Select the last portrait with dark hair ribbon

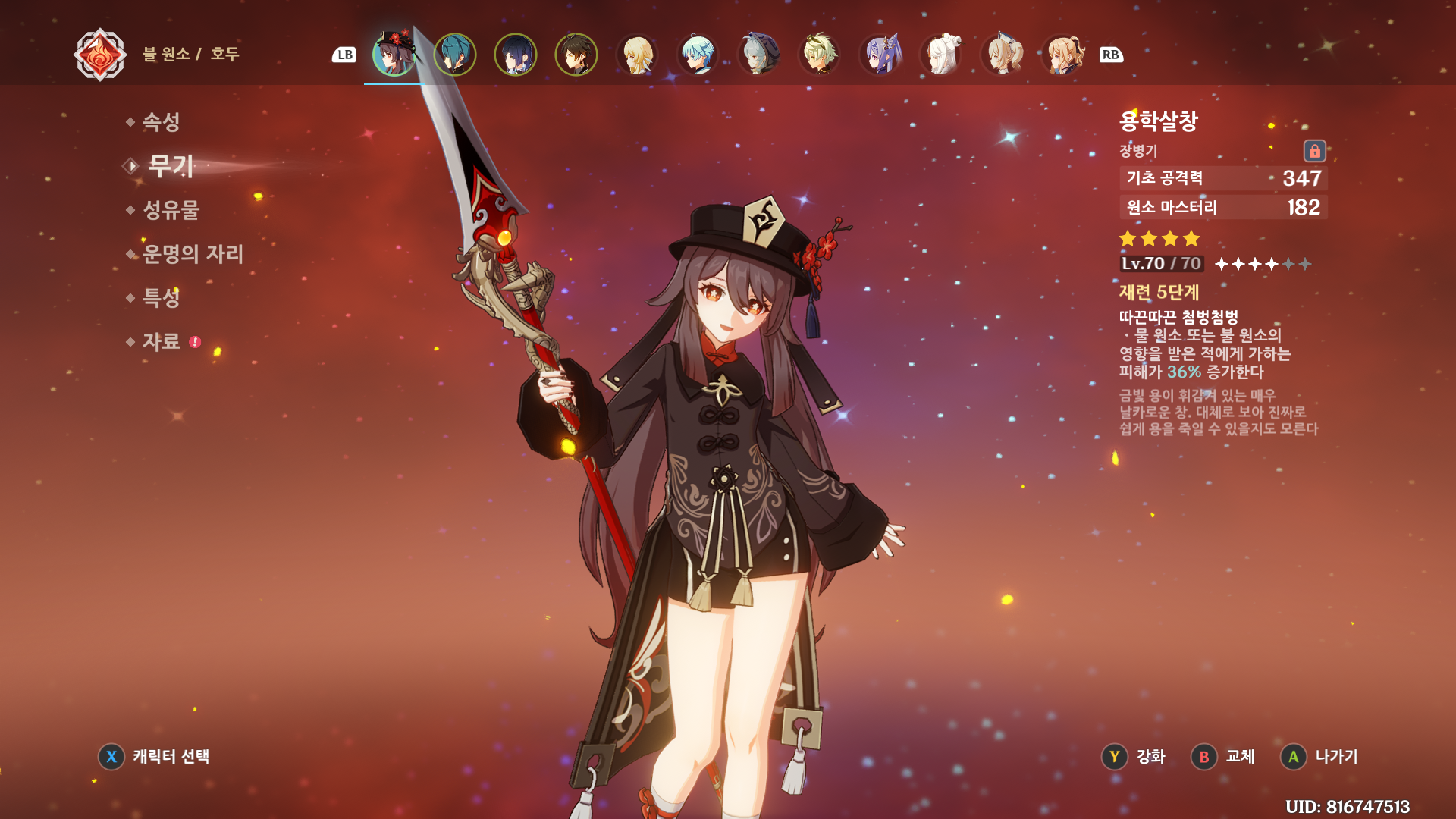pyautogui.click(x=1062, y=55)
